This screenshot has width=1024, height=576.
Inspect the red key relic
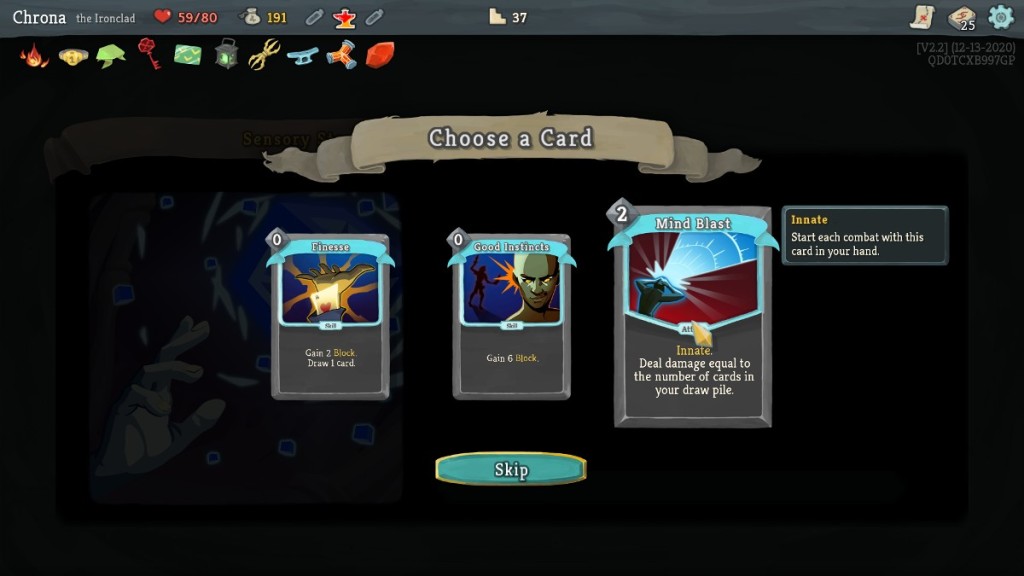(149, 54)
